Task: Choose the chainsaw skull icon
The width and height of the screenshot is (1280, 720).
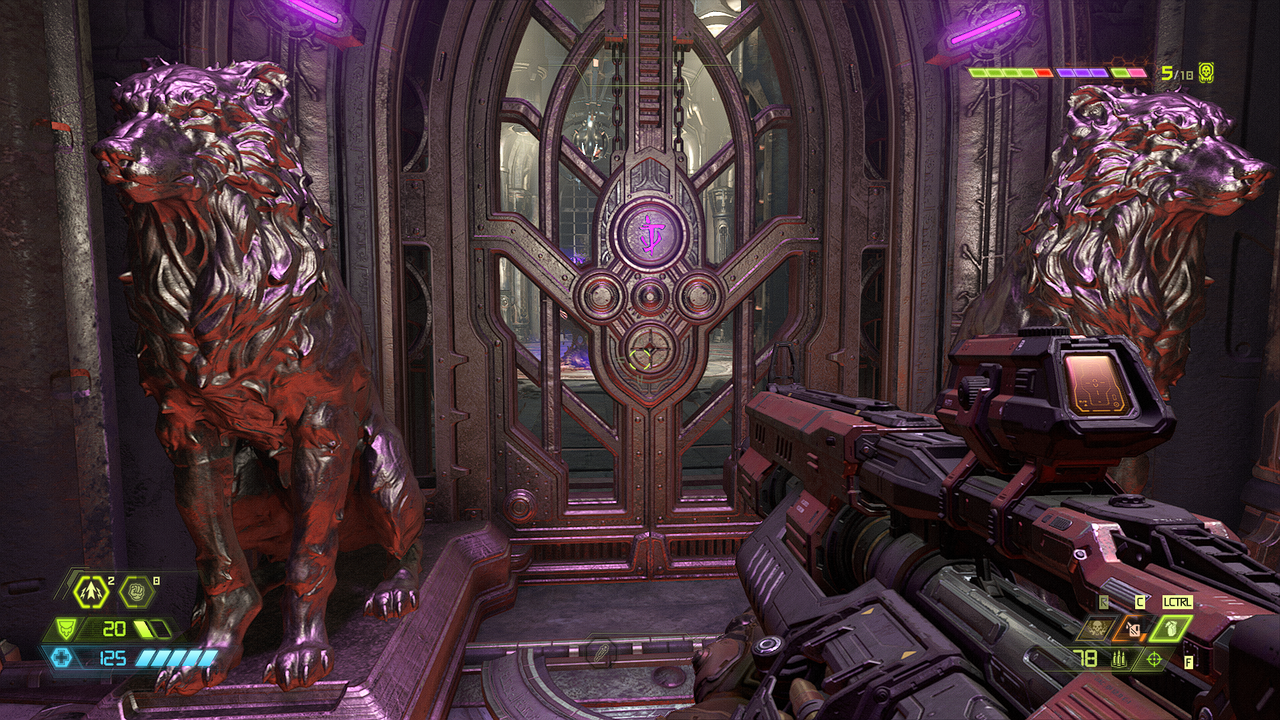Action: (x=1095, y=629)
